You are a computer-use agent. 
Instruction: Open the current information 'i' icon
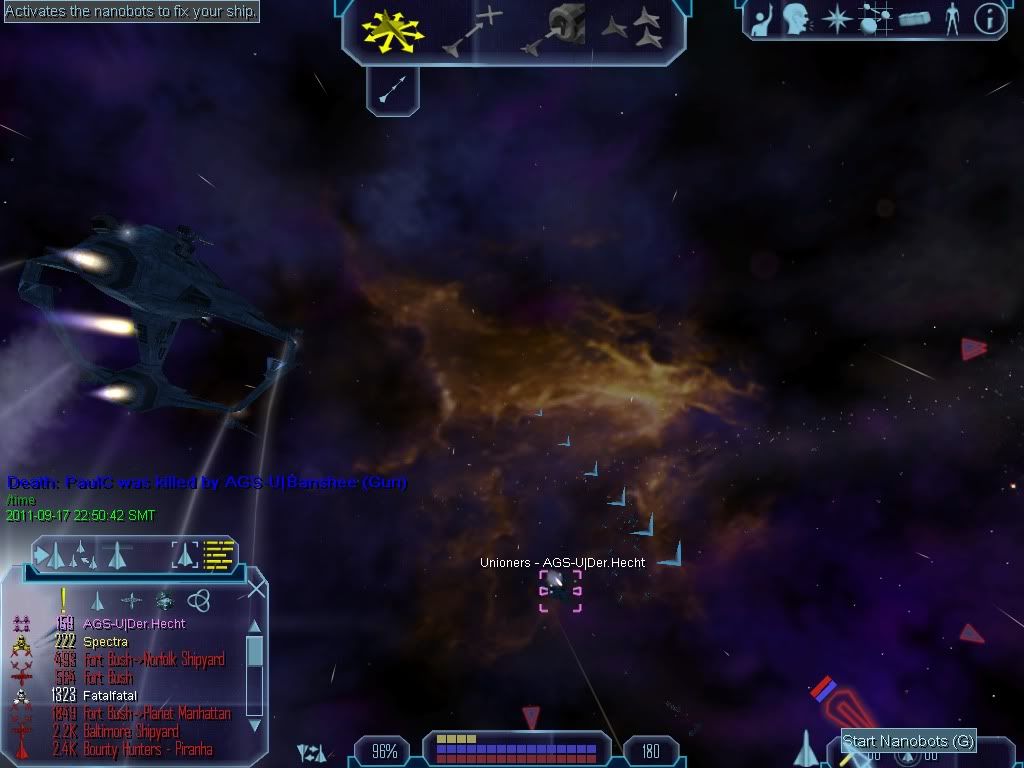(989, 19)
